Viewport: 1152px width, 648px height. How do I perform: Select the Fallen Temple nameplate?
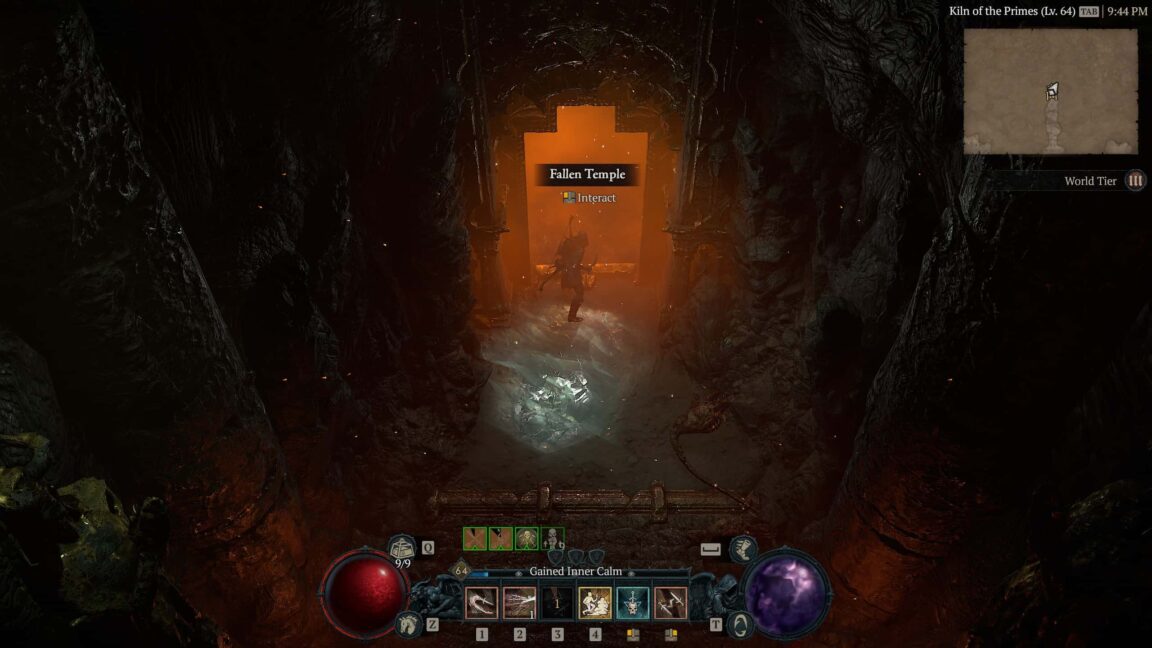coord(587,174)
